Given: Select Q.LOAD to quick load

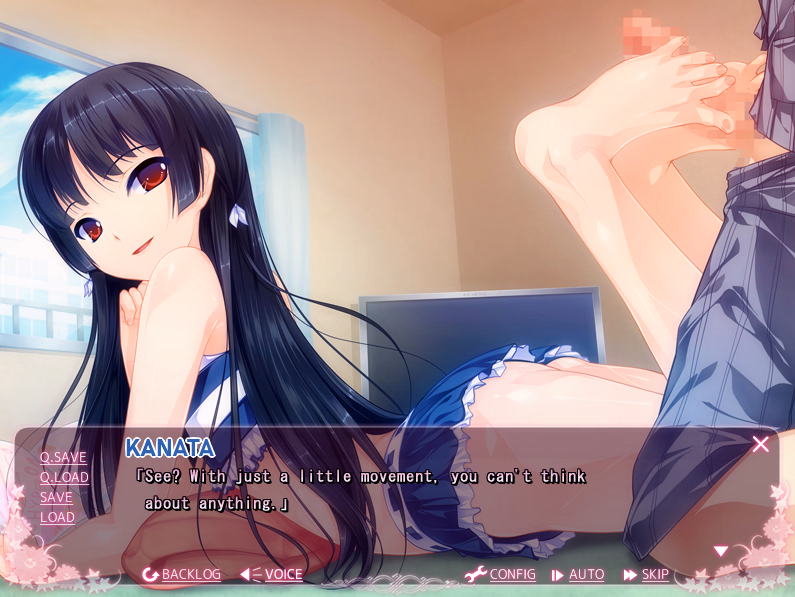Looking at the screenshot, I should 64,477.
